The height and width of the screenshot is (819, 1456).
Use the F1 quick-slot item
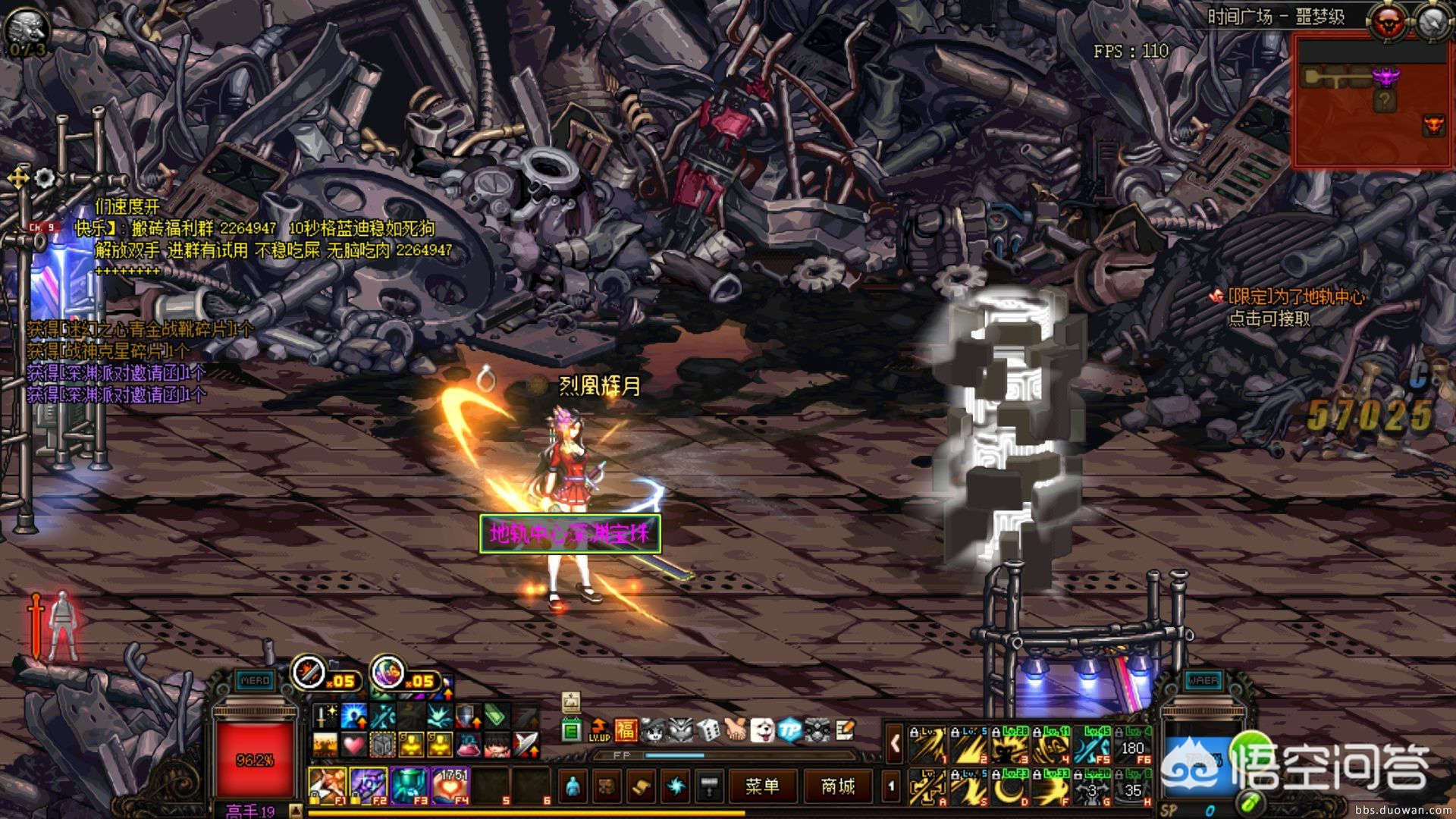[x=328, y=784]
